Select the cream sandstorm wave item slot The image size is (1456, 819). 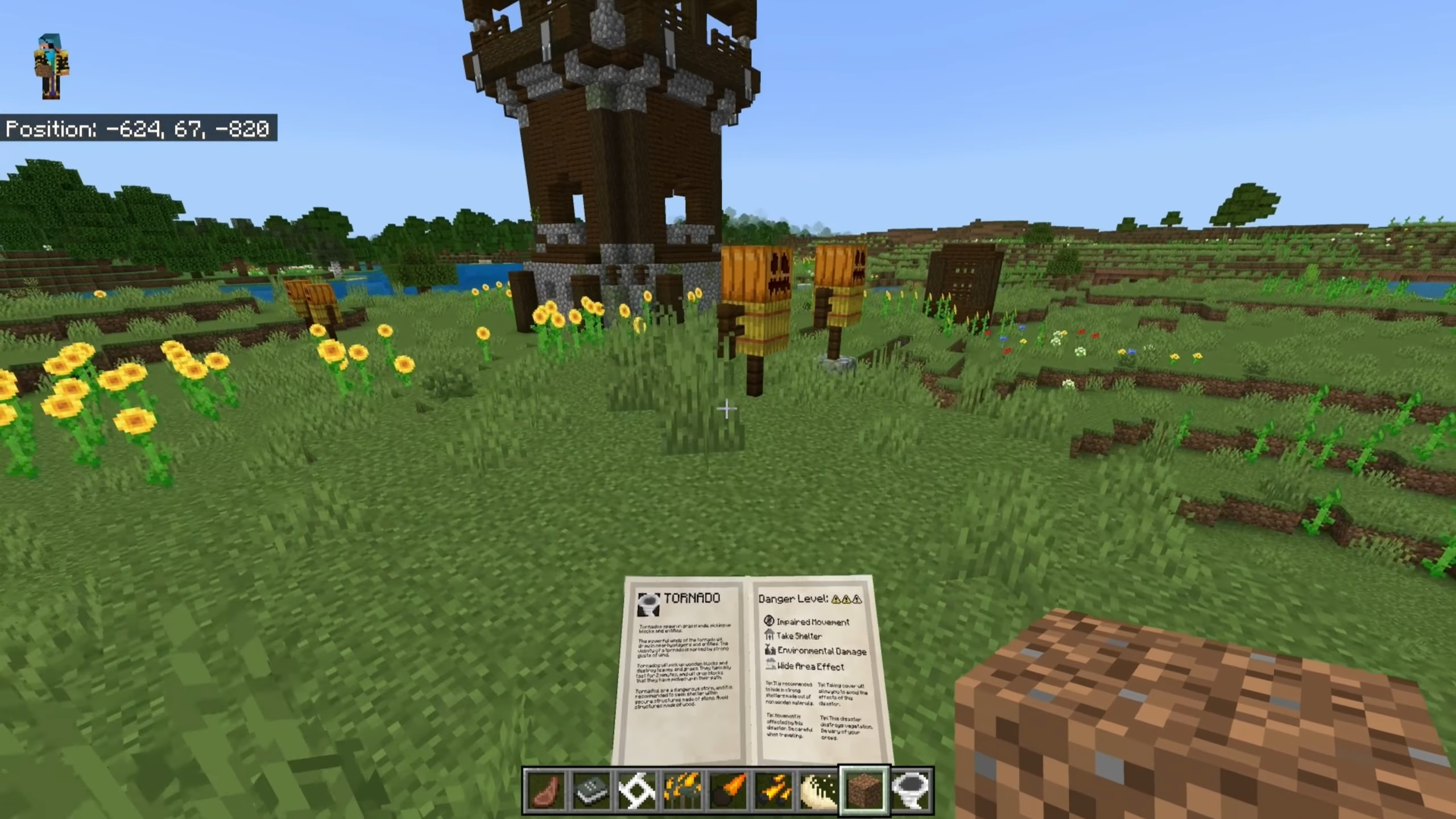(818, 790)
